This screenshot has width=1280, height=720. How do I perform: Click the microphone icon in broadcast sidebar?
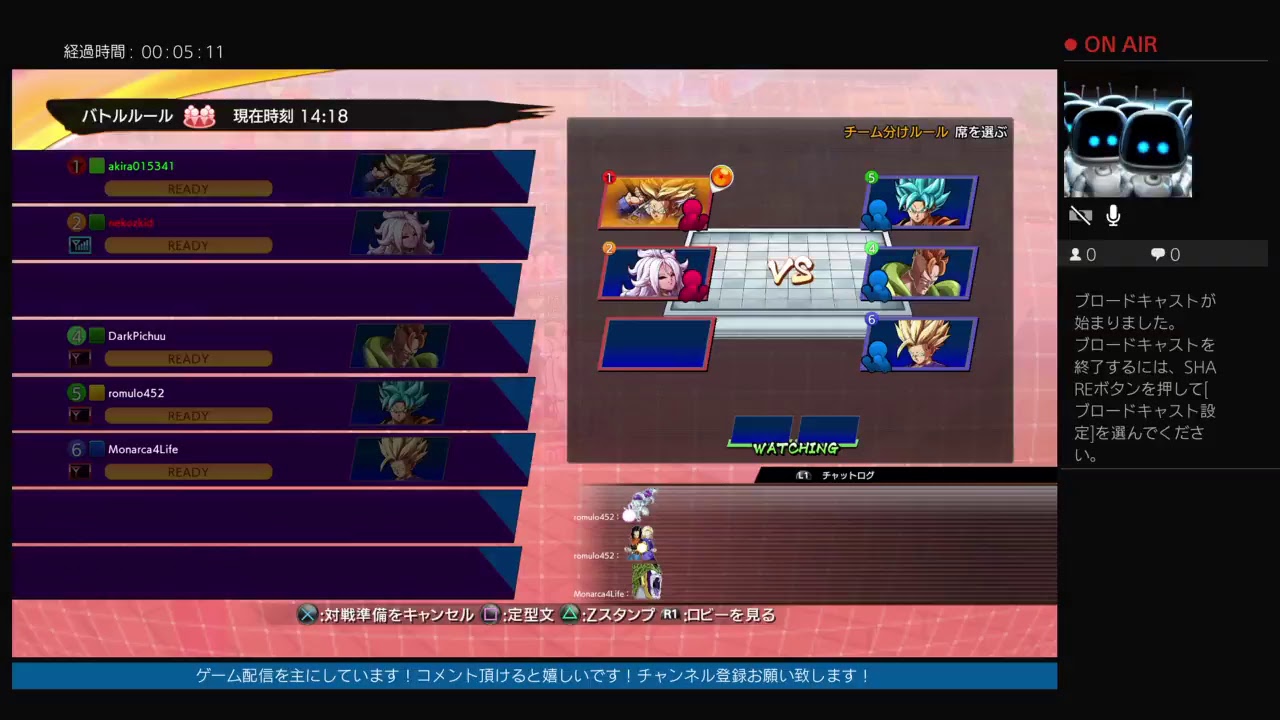tap(1113, 215)
